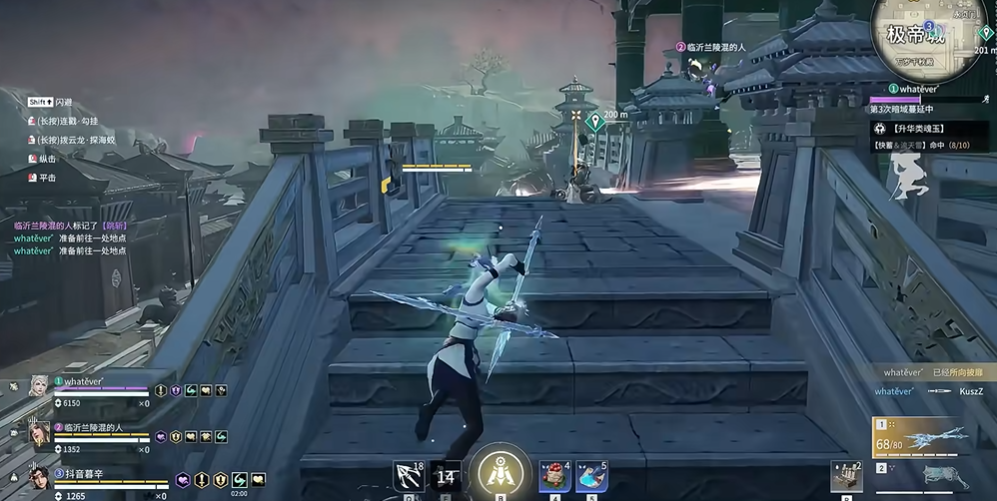Select teammate 临沂兰陵混的人's portrait
The image size is (997, 501).
tap(38, 433)
